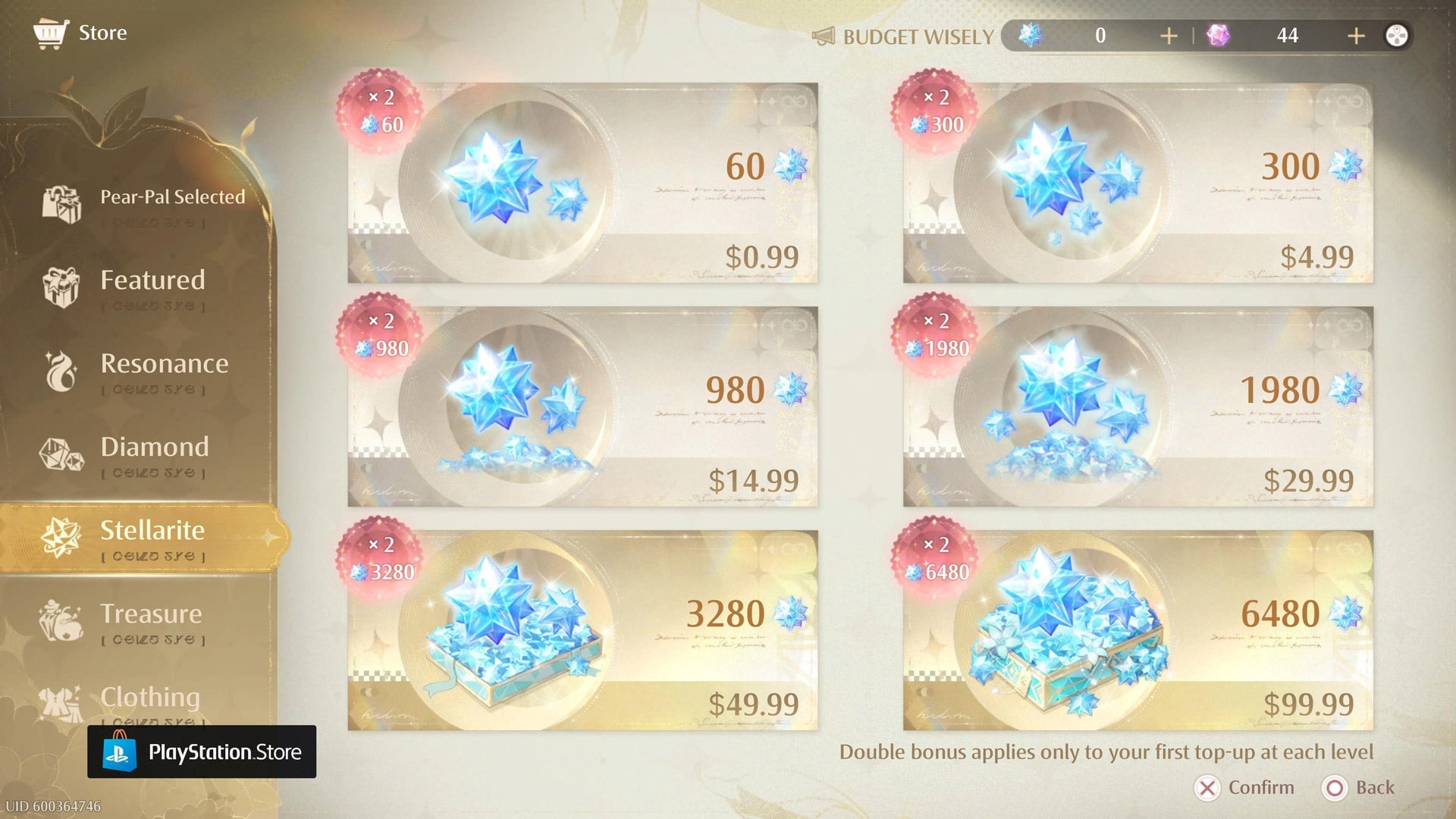Open the Clothing section icon
The width and height of the screenshot is (1456, 819).
pyautogui.click(x=61, y=704)
